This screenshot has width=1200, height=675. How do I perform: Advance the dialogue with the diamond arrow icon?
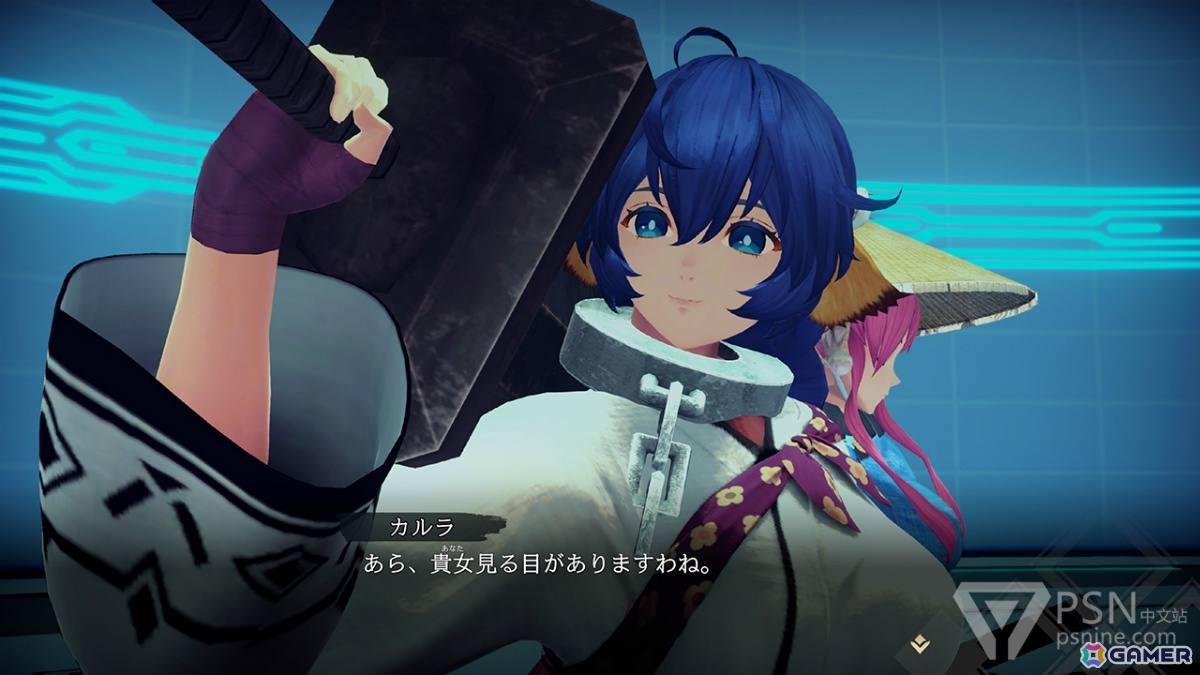[x=920, y=646]
